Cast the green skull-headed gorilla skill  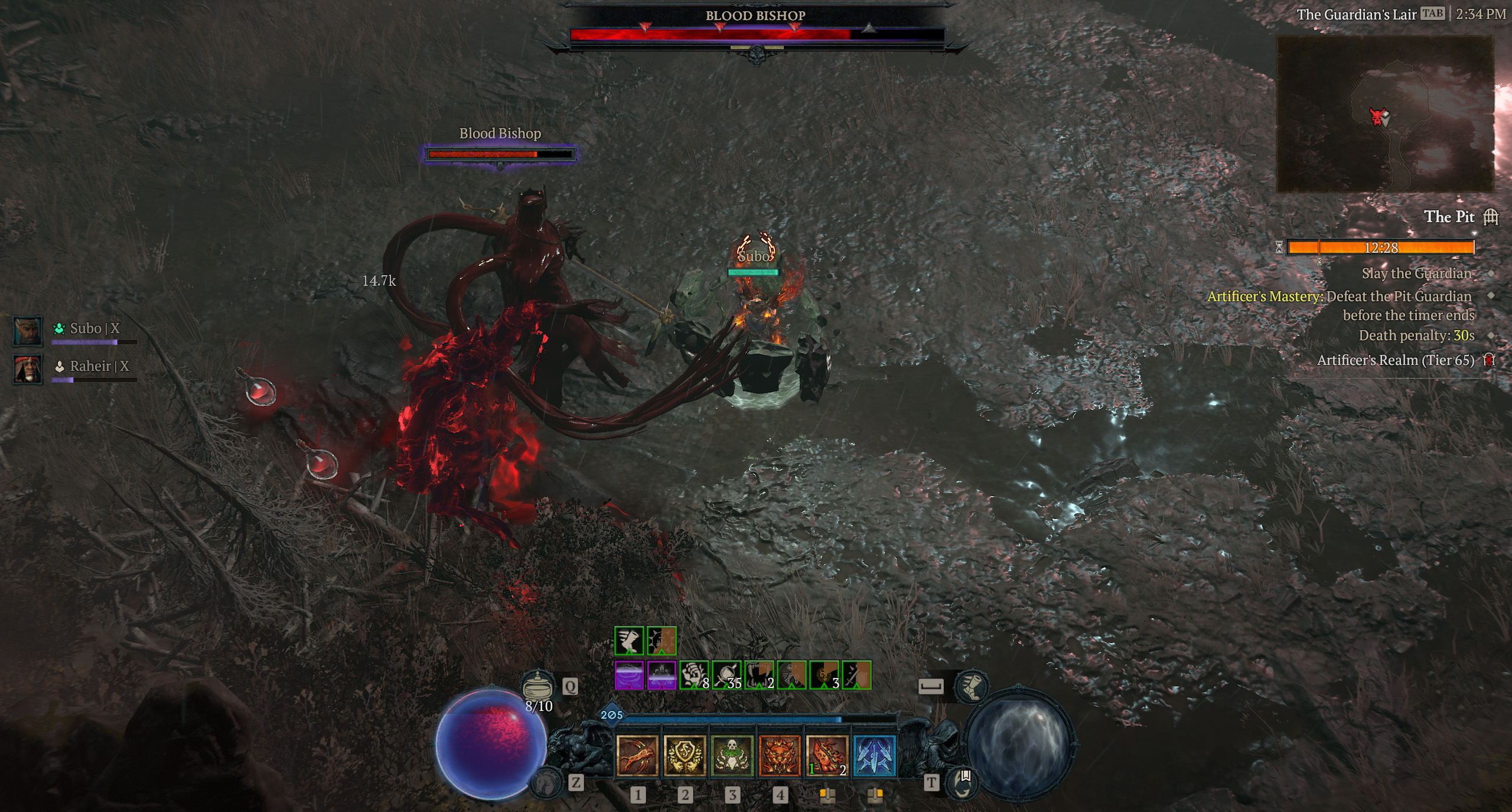coord(732,755)
